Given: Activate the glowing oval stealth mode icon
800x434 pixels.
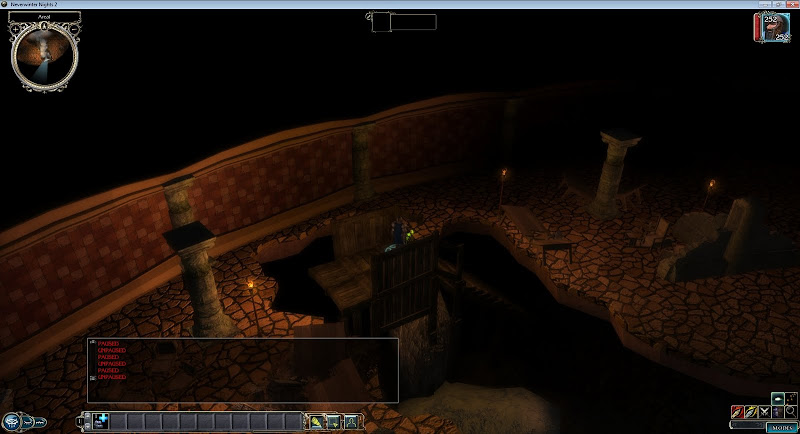Looking at the screenshot, I should (777, 397).
